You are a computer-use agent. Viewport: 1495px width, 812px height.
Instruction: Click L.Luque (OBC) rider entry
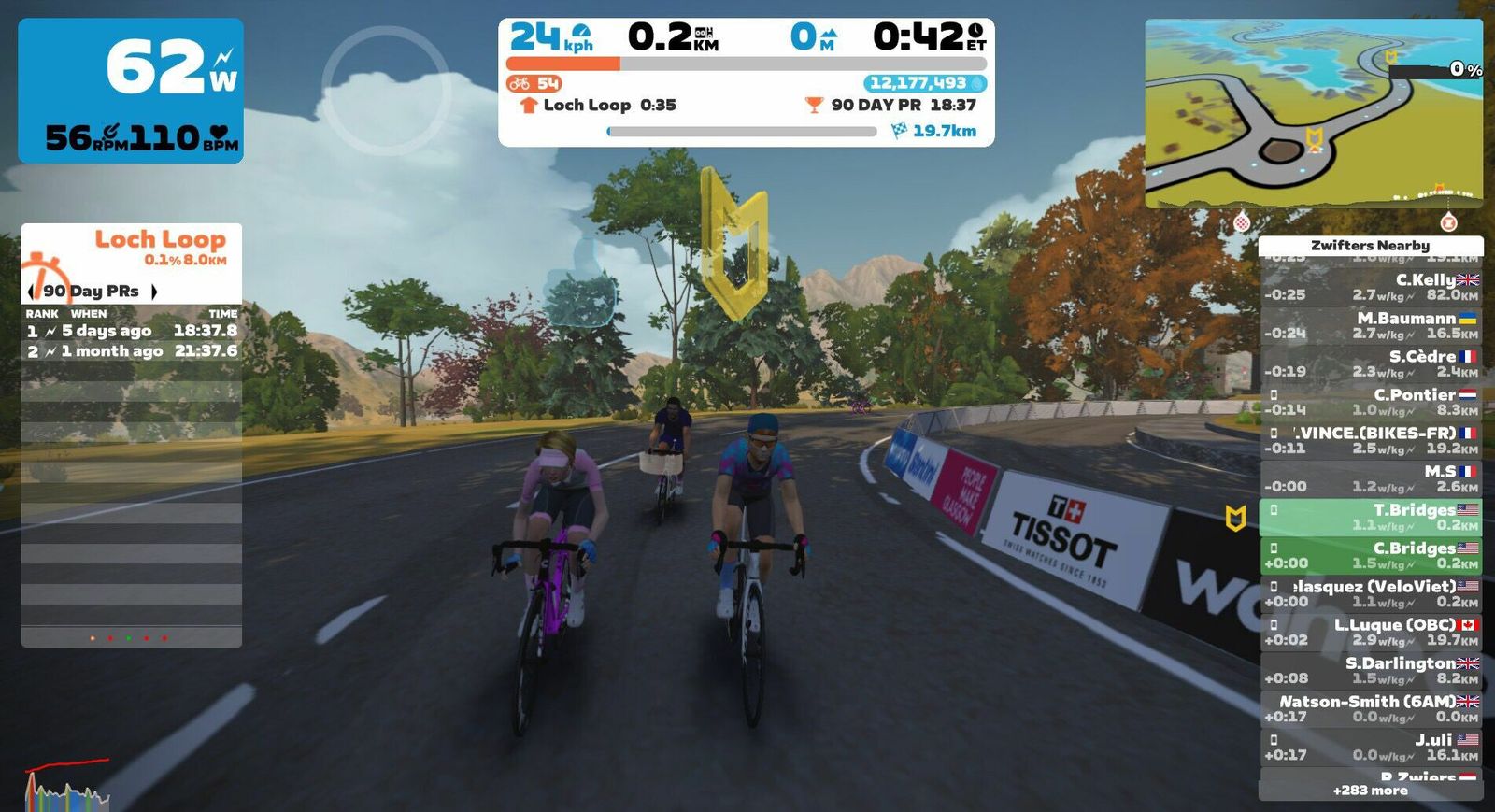click(1371, 632)
